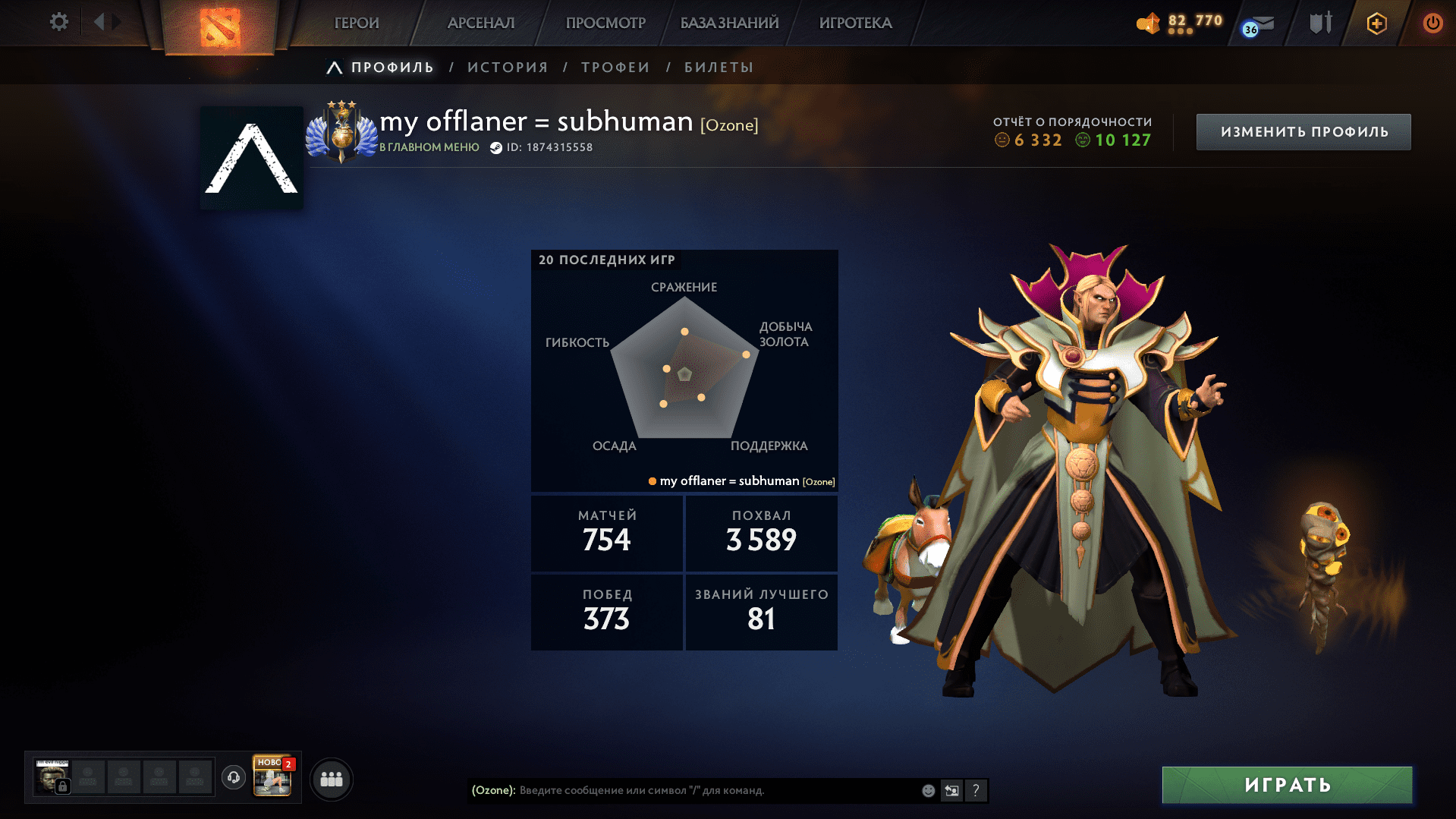Click the chat message input field
Image resolution: width=1456 pixels, height=819 pixels.
(683, 790)
